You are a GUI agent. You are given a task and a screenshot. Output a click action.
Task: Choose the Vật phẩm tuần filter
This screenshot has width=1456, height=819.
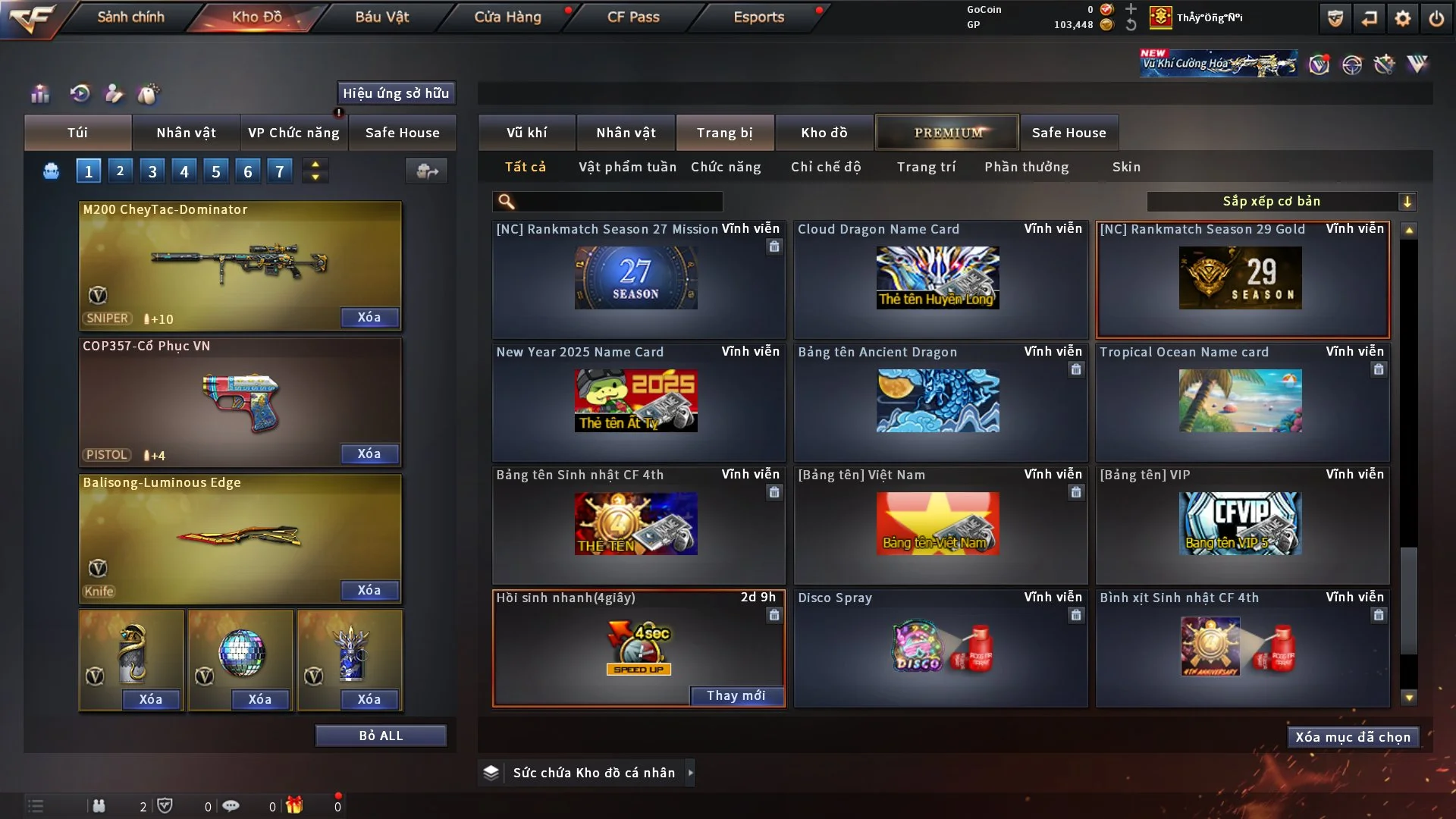(627, 167)
